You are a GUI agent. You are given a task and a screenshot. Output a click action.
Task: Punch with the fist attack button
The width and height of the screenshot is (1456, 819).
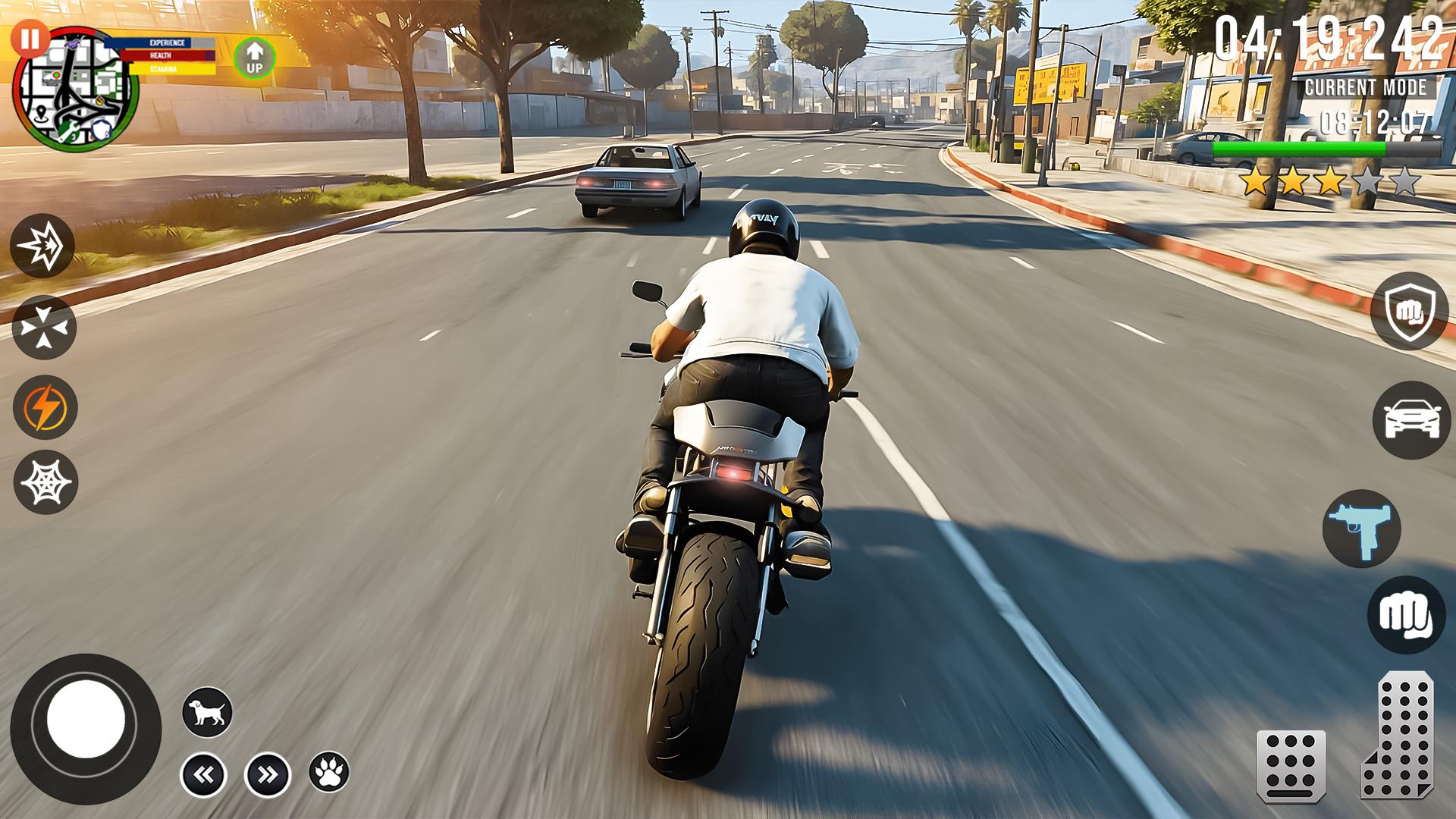[1405, 615]
